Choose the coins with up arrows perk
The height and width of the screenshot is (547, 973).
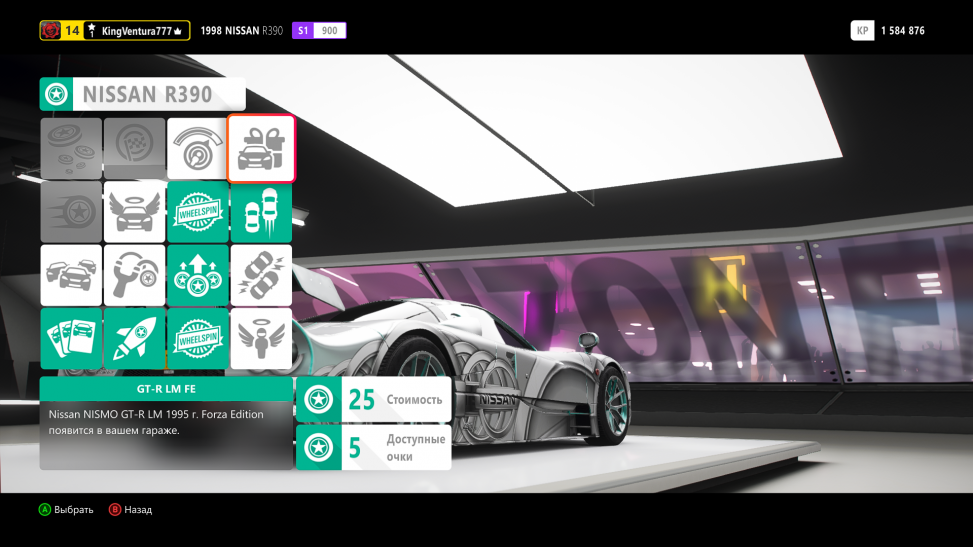pos(197,275)
